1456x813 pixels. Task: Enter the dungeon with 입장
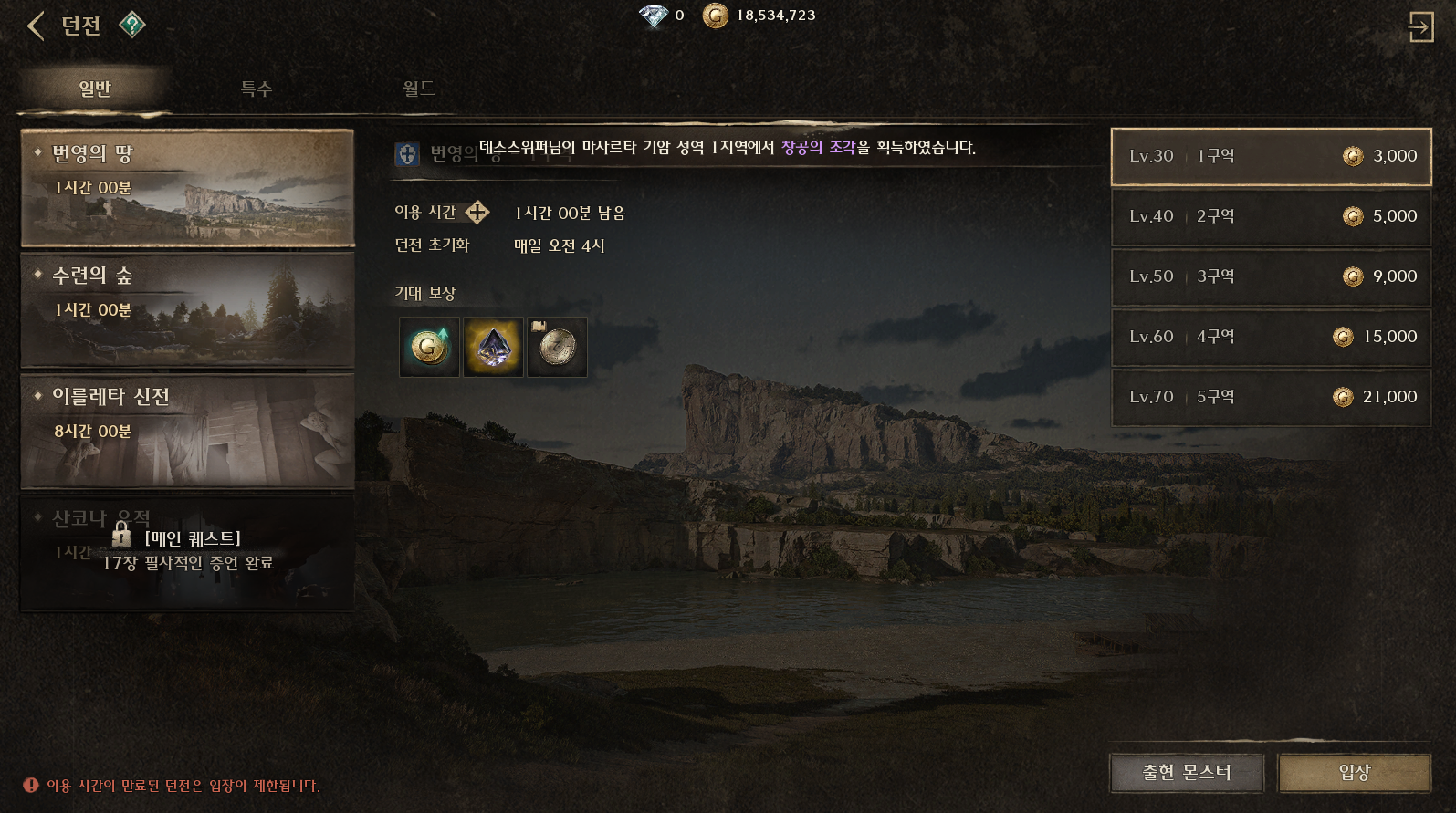tap(1355, 773)
